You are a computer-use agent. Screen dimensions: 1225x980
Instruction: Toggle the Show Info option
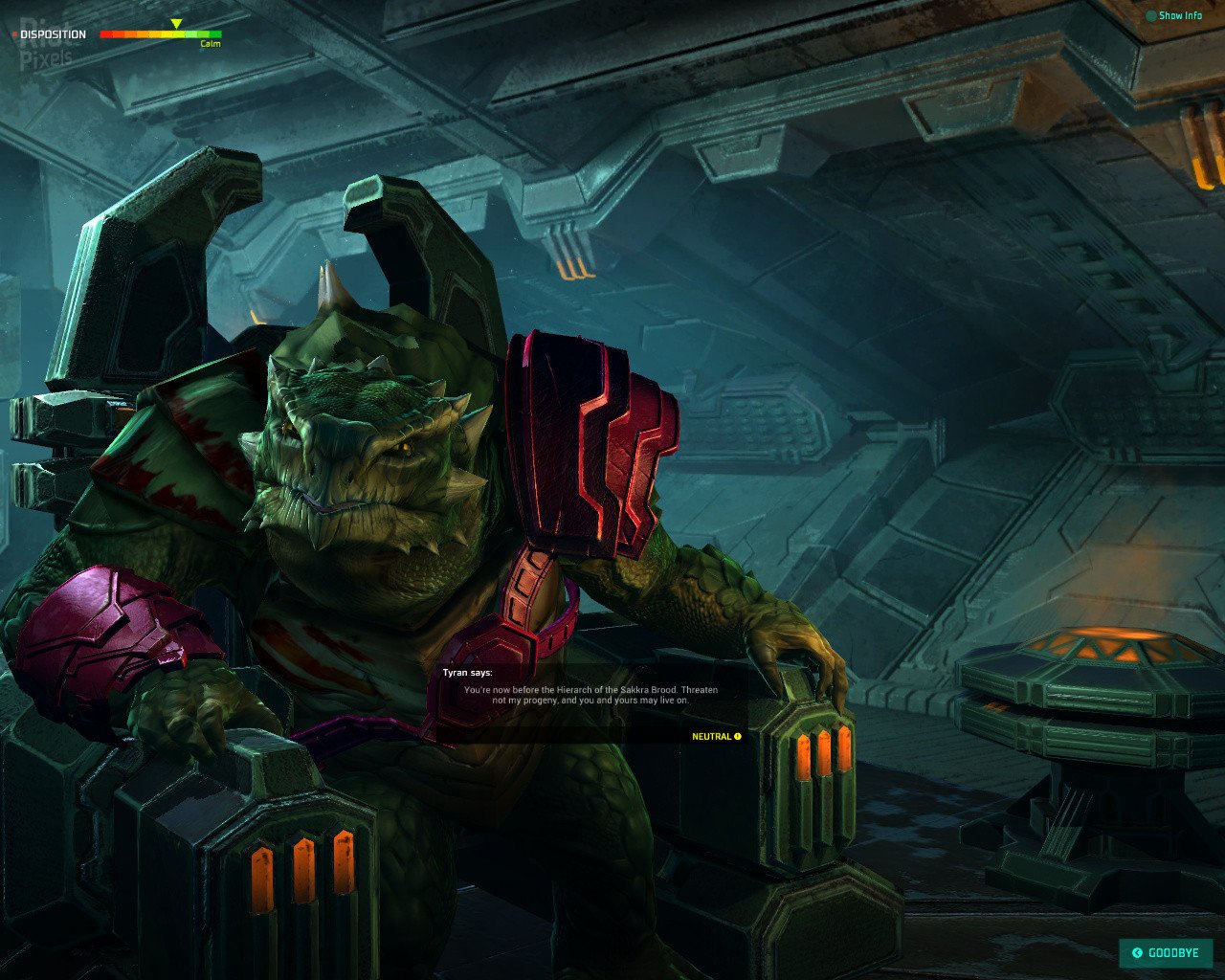coord(1173,16)
